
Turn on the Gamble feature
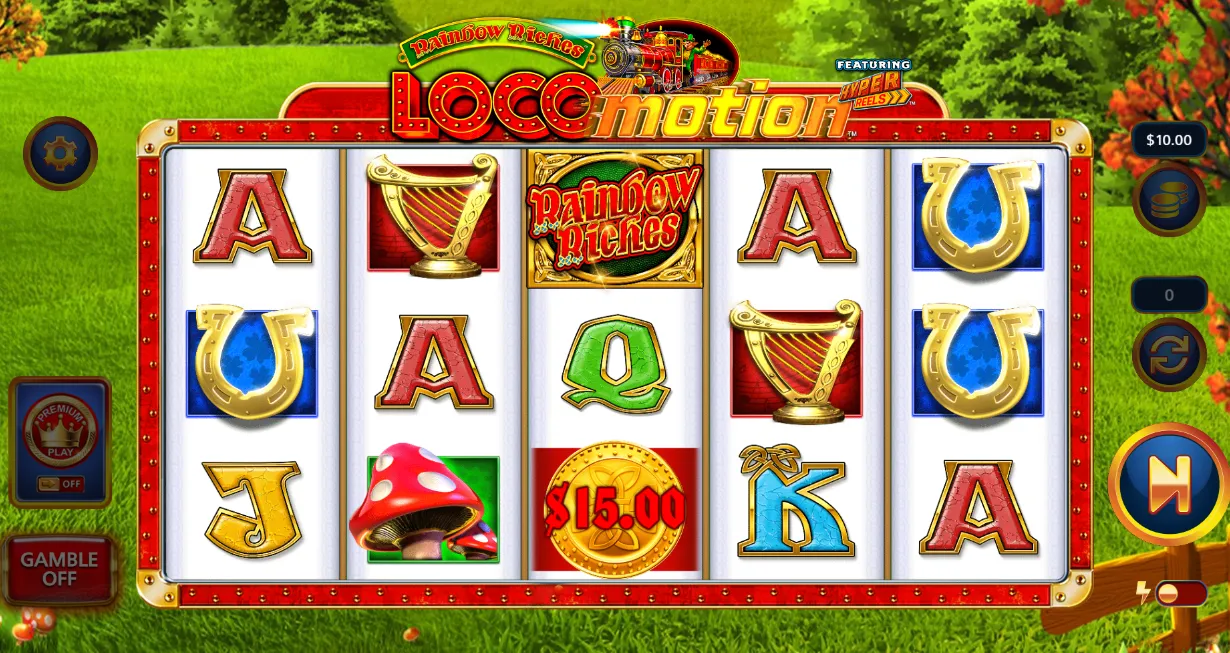click(x=59, y=569)
